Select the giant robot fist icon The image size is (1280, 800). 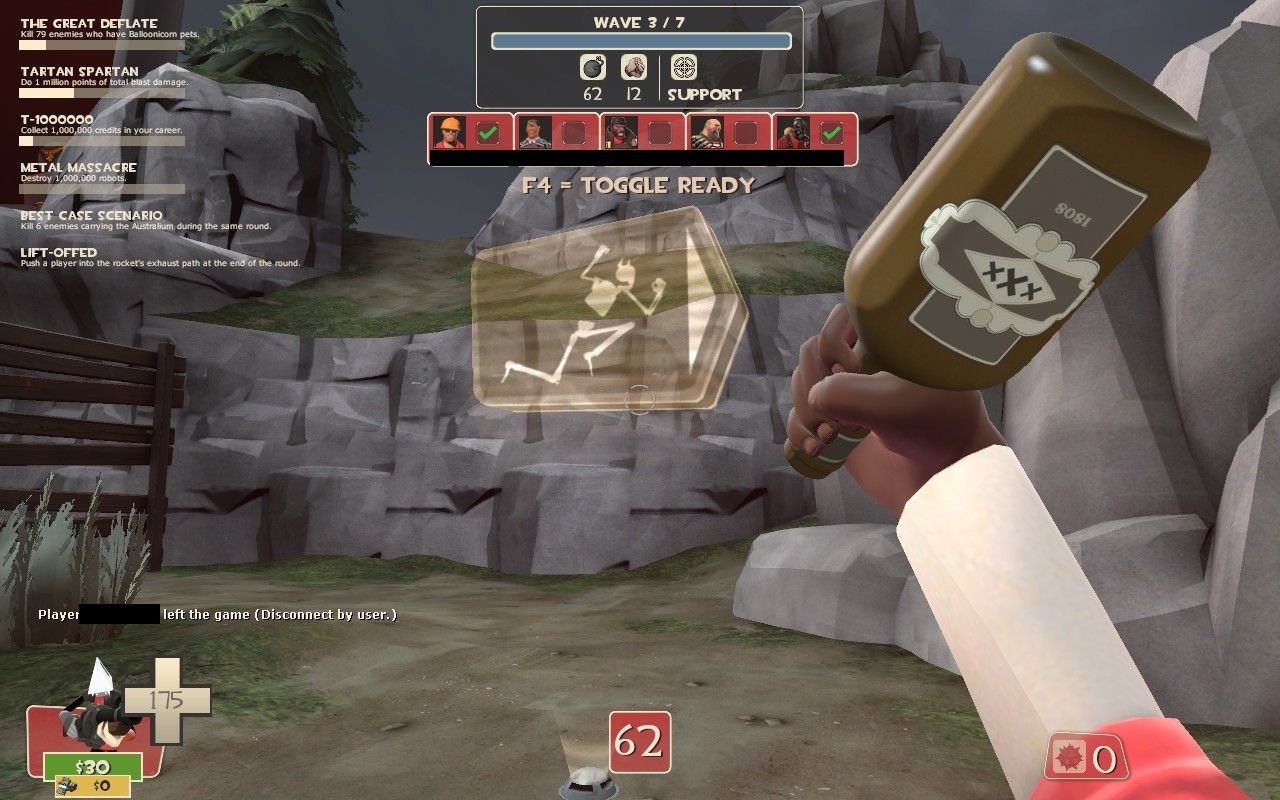pyautogui.click(x=633, y=68)
